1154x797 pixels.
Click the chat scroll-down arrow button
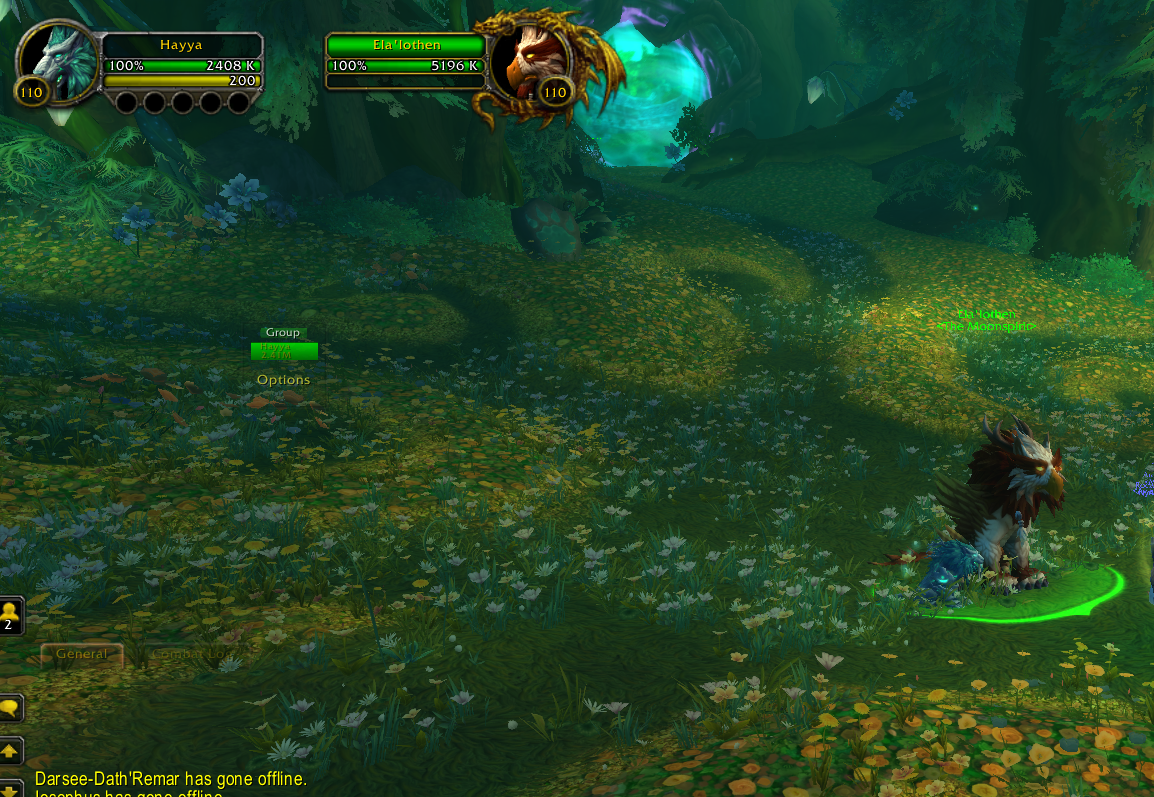10,788
